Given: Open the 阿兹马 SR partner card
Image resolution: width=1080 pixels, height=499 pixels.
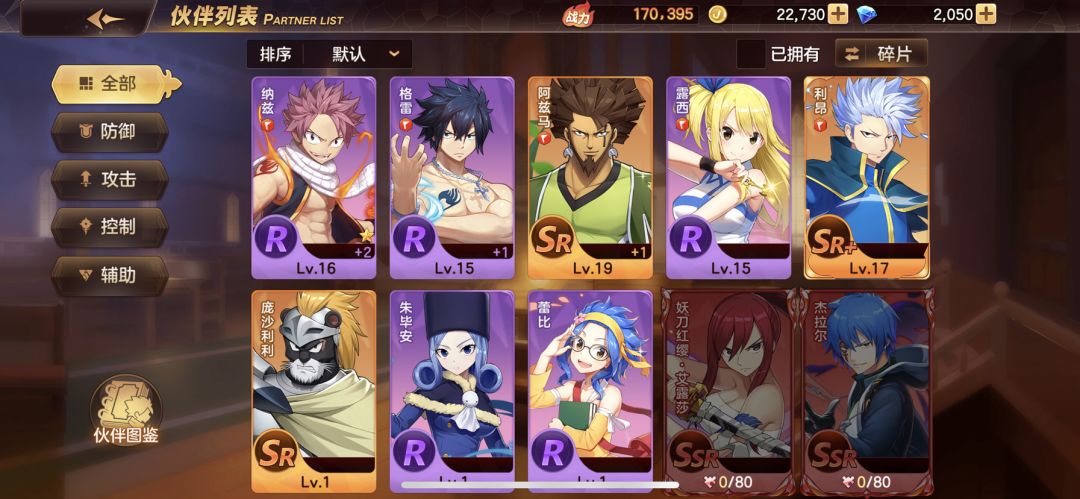Looking at the screenshot, I should (x=590, y=177).
